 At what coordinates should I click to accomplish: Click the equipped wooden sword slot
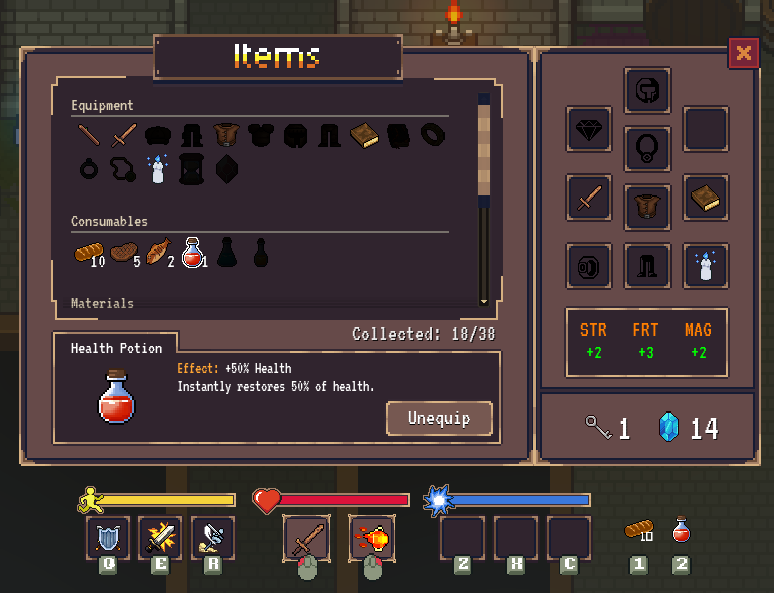coord(588,198)
